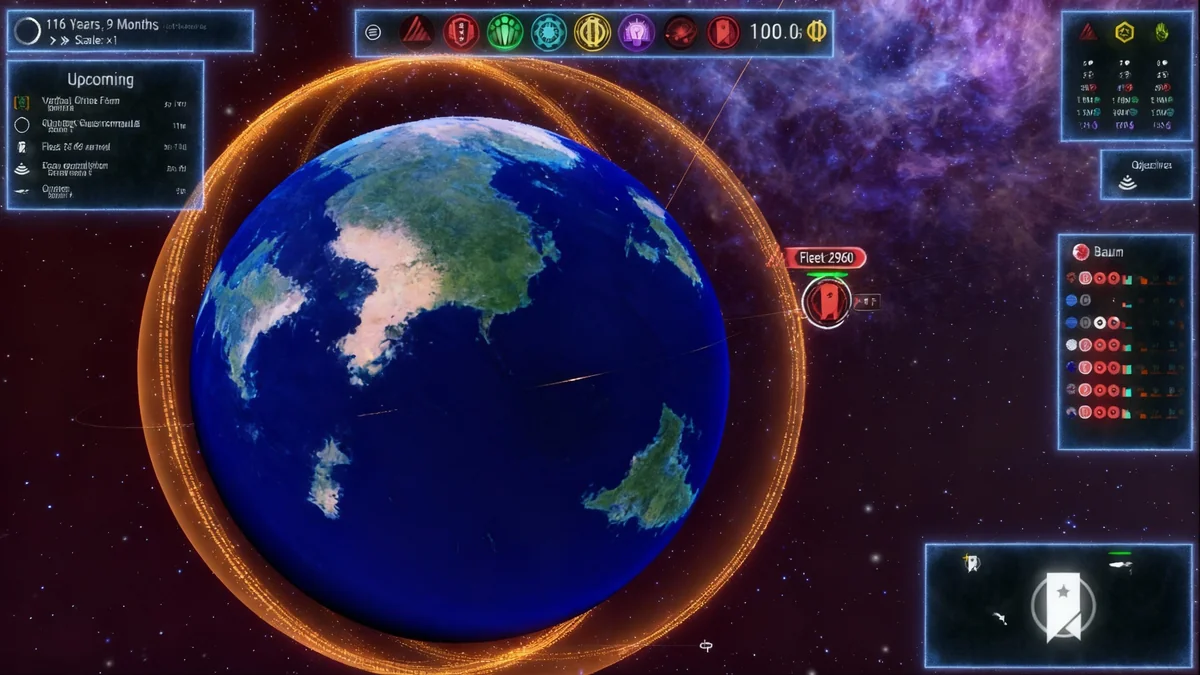Open the hamburger menu in the top bar
This screenshot has height=675, width=1200.
coord(373,32)
